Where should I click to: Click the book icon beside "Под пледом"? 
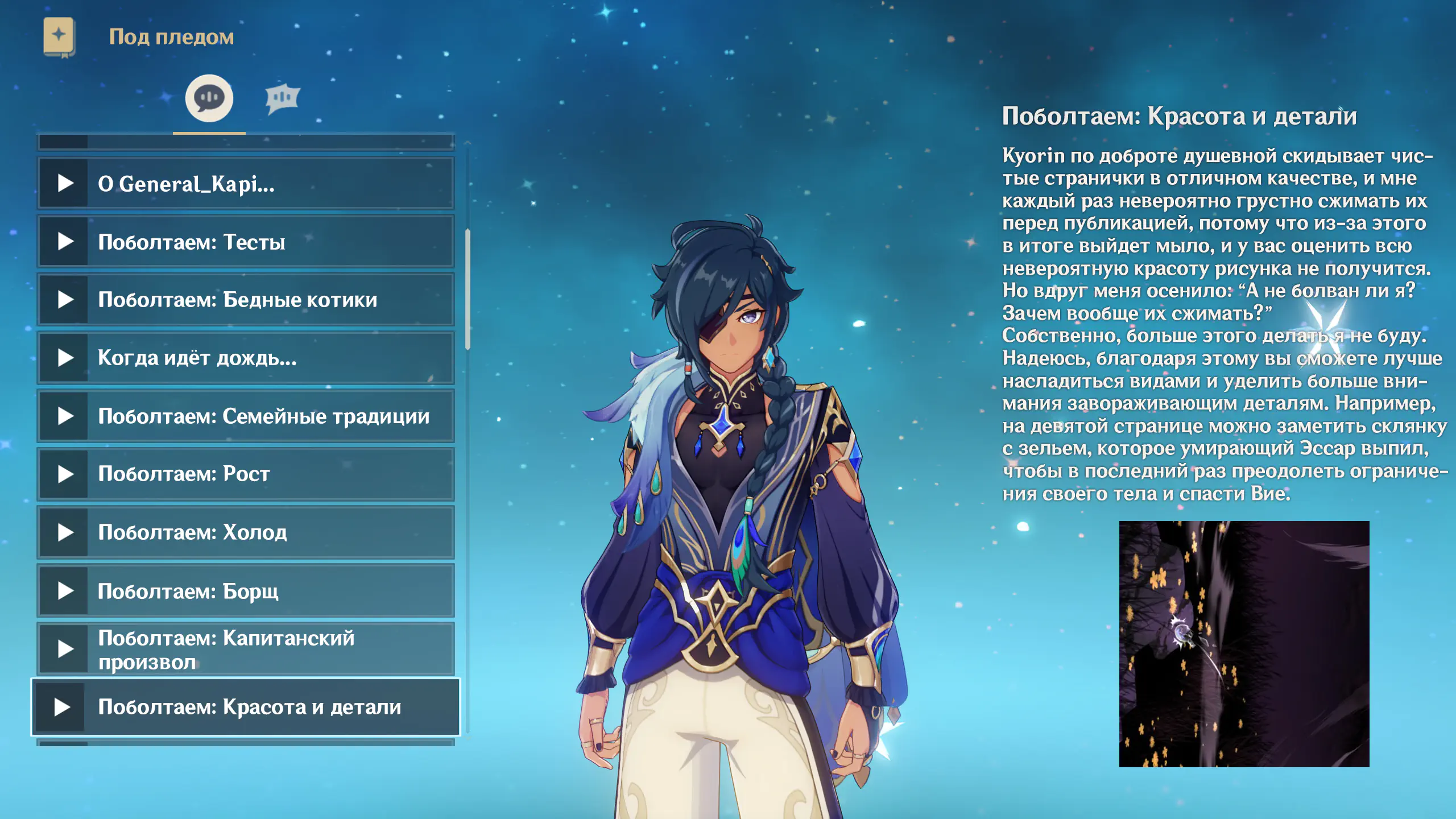point(59,36)
